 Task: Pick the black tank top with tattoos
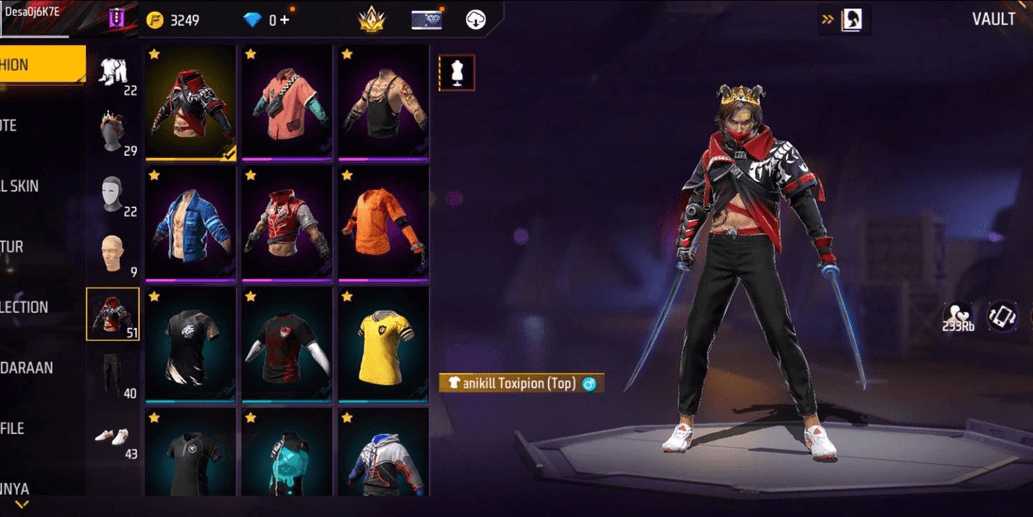click(382, 104)
